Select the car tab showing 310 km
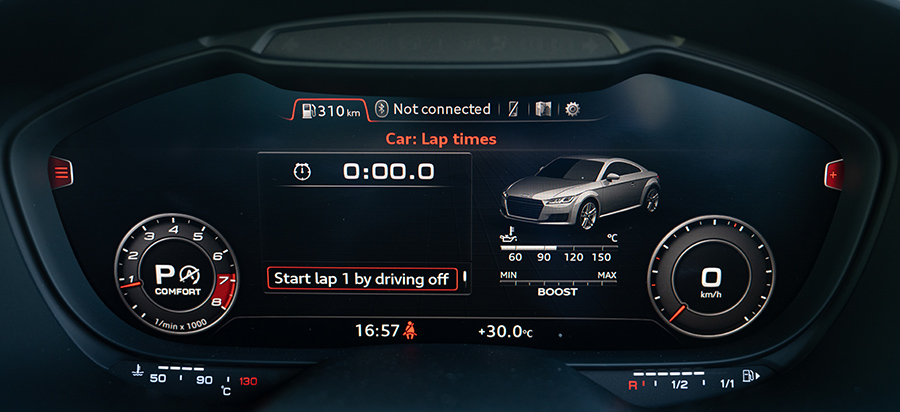This screenshot has height=412, width=900. point(330,110)
